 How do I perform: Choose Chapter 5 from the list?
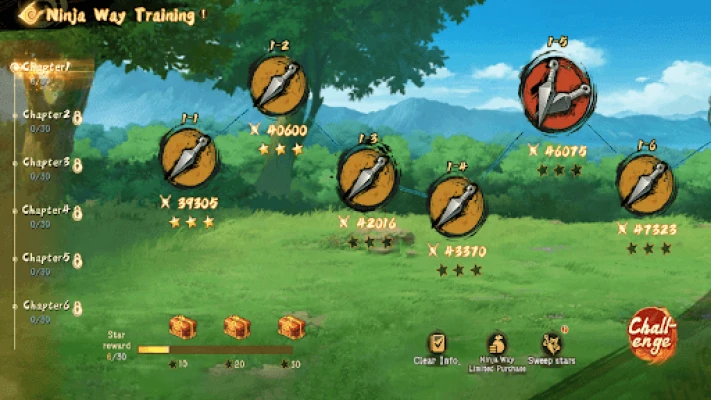[x=47, y=258]
